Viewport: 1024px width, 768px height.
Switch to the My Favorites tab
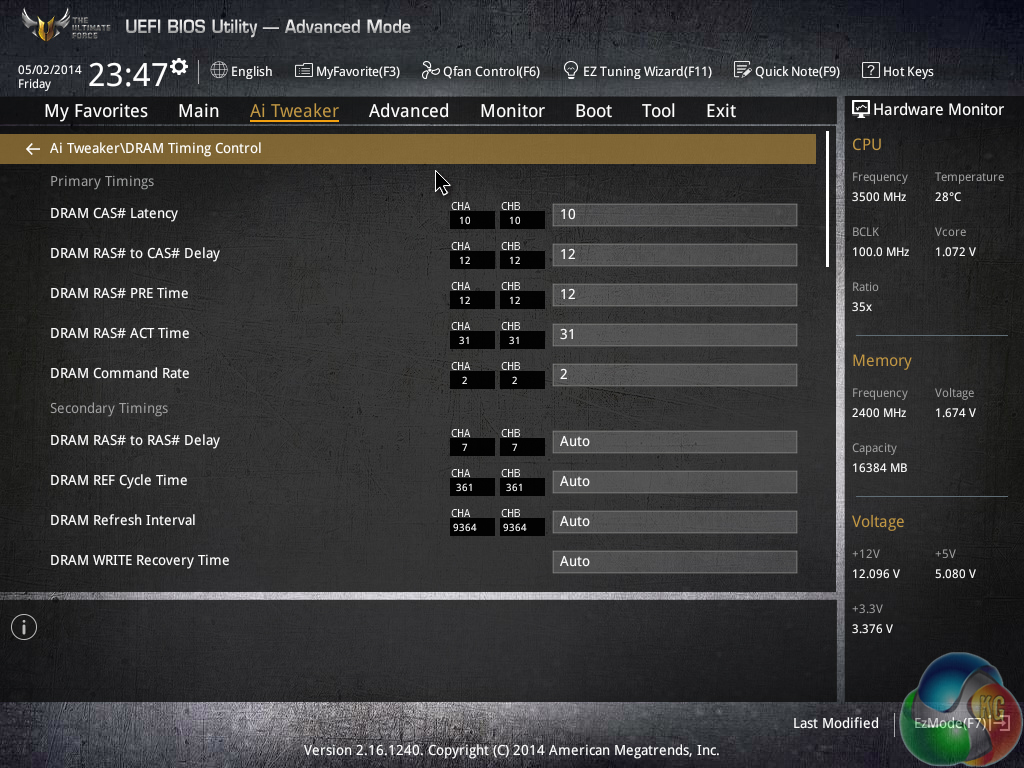point(96,111)
